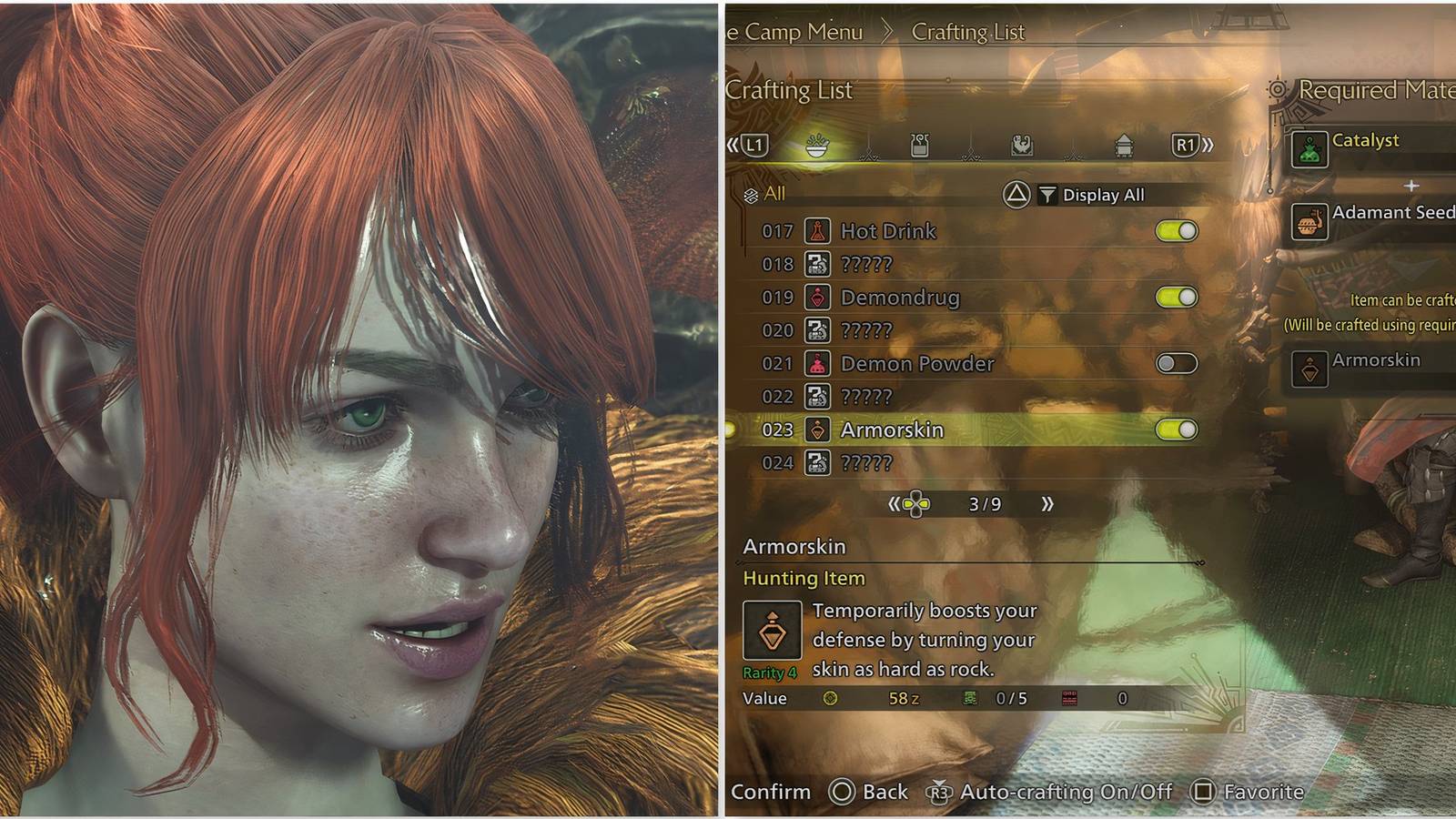Select the trap tools category icon
This screenshot has width=1456, height=819.
point(1024,147)
